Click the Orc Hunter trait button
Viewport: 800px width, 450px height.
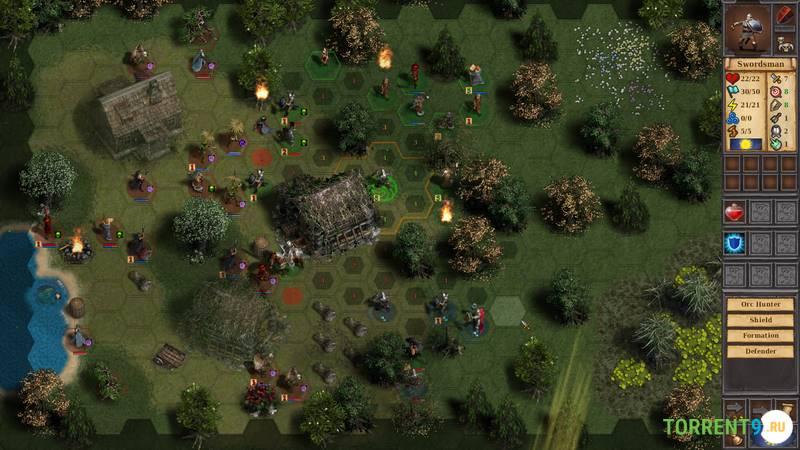pyautogui.click(x=759, y=305)
